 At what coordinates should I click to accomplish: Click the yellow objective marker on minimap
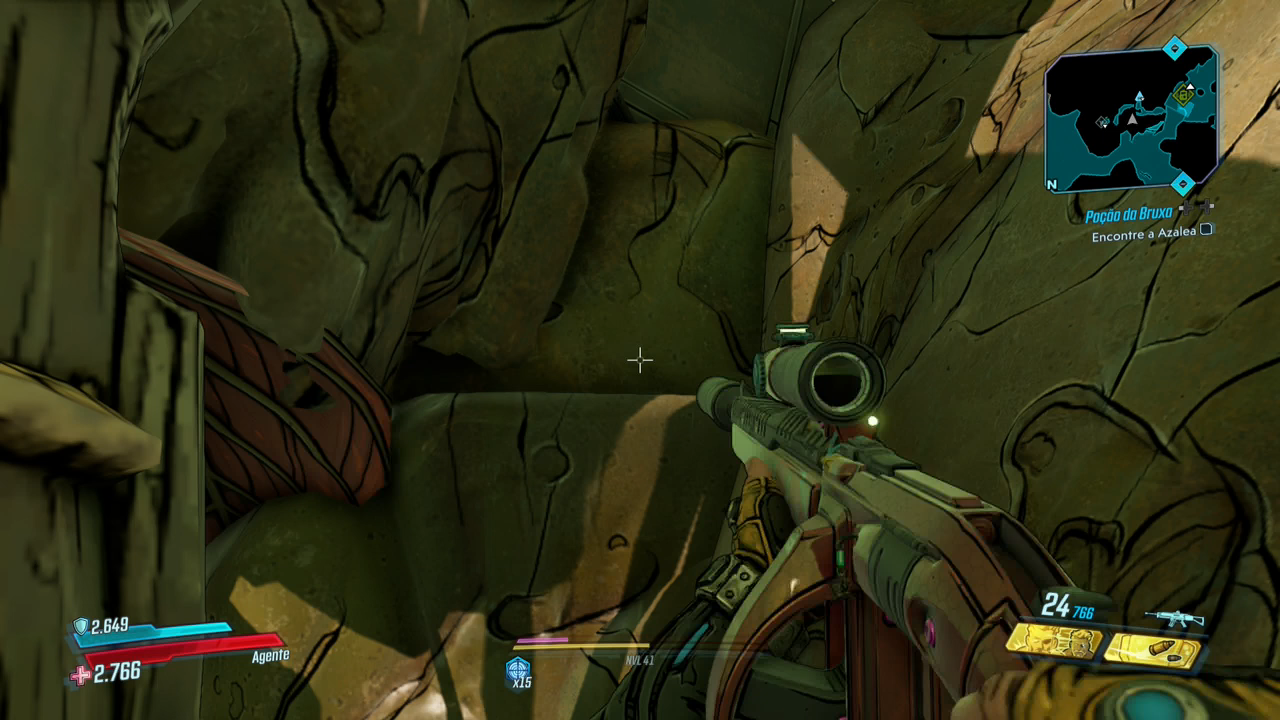point(1185,96)
